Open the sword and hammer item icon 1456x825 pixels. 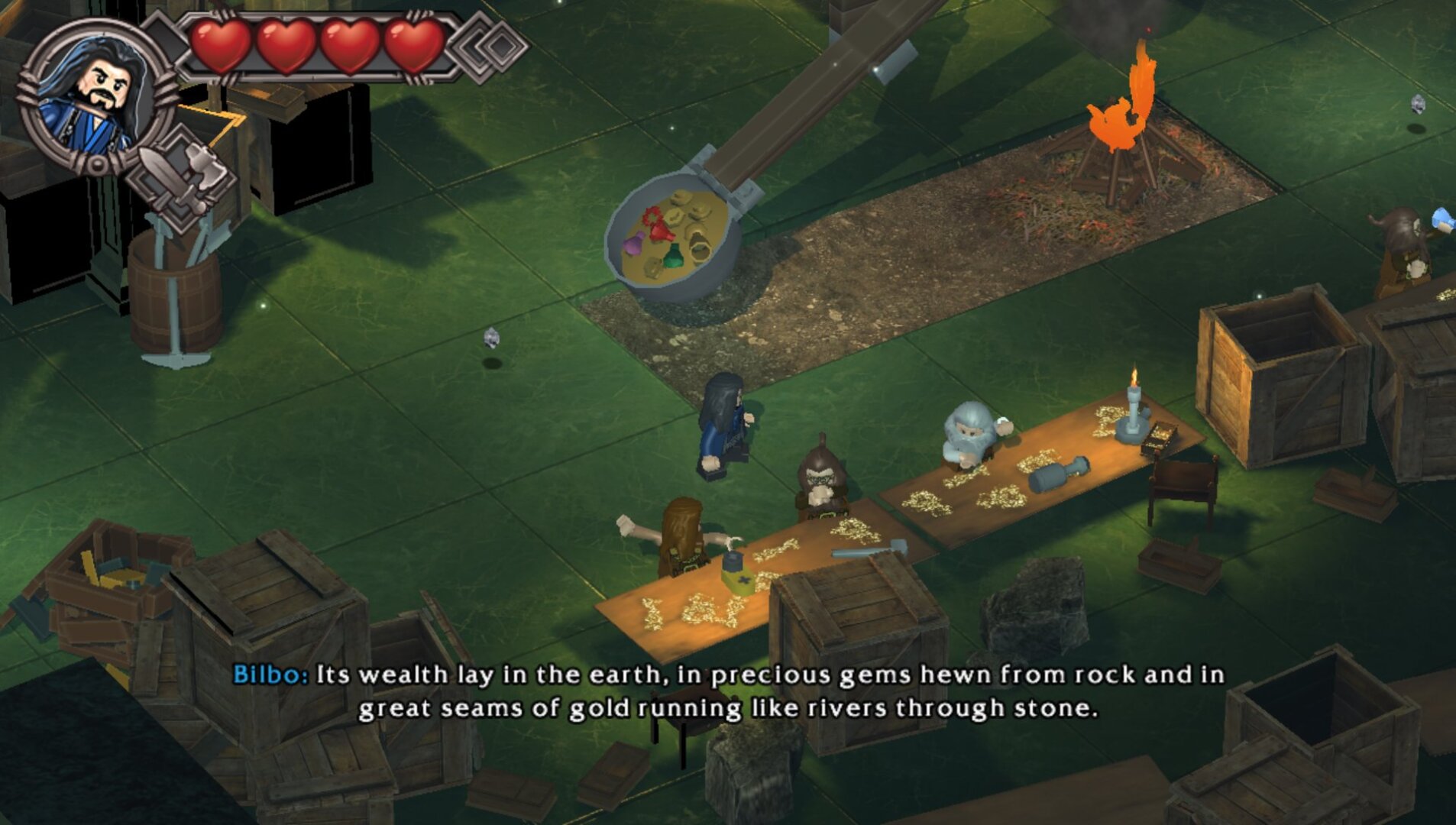pyautogui.click(x=181, y=178)
